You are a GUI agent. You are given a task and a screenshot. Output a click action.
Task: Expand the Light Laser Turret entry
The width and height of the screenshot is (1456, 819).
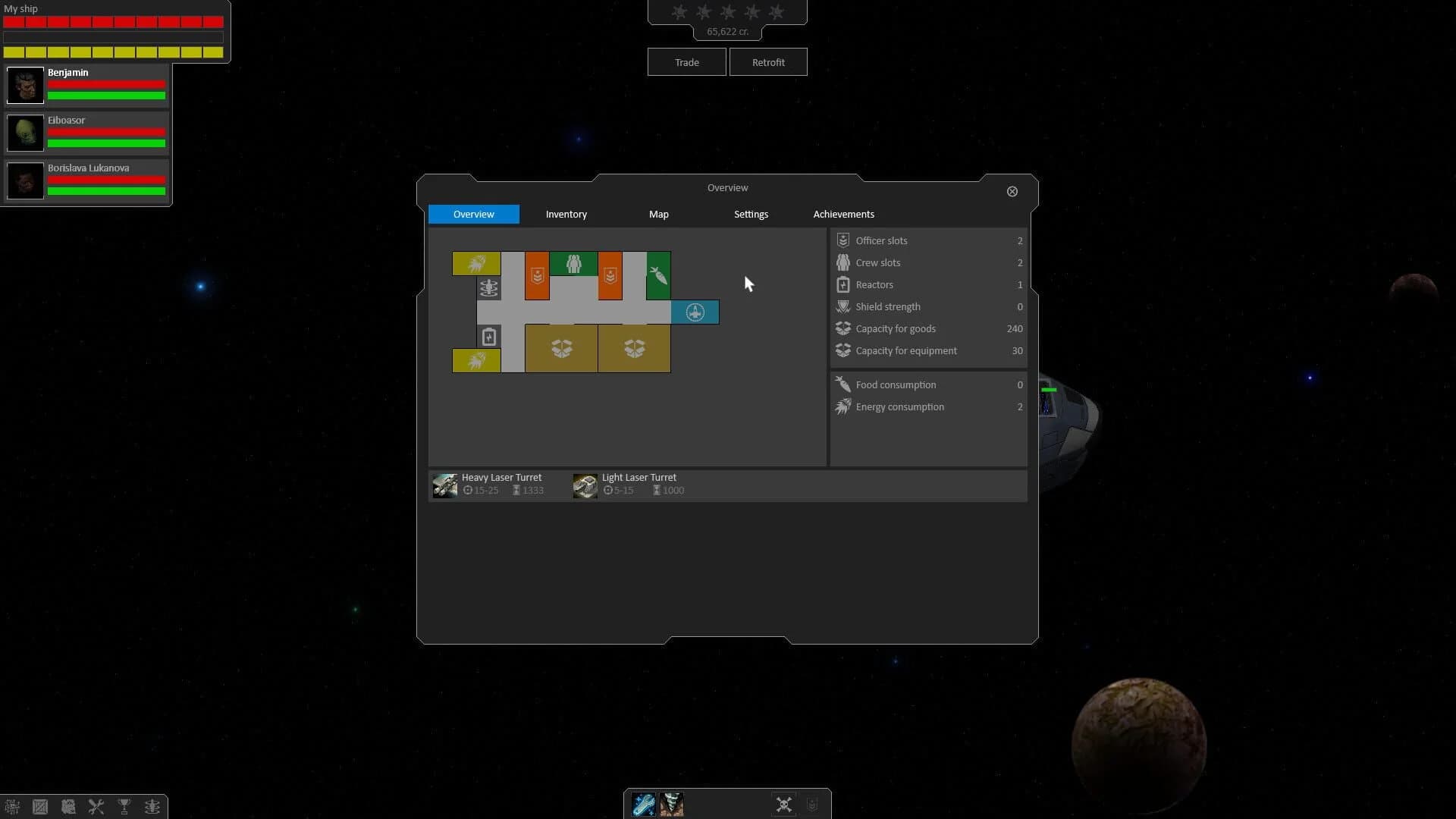639,483
